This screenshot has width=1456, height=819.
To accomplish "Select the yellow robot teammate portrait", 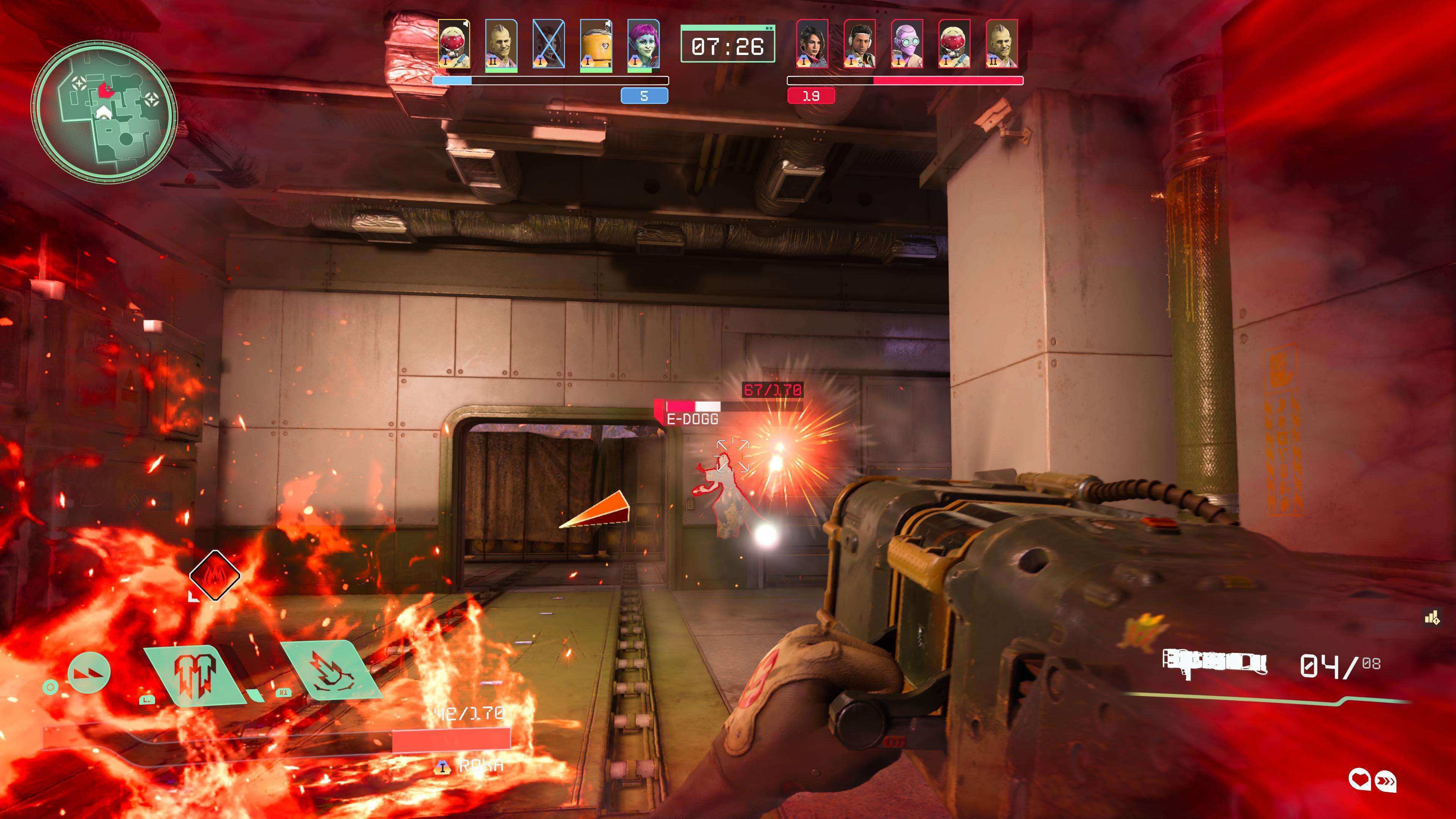I will pyautogui.click(x=596, y=45).
